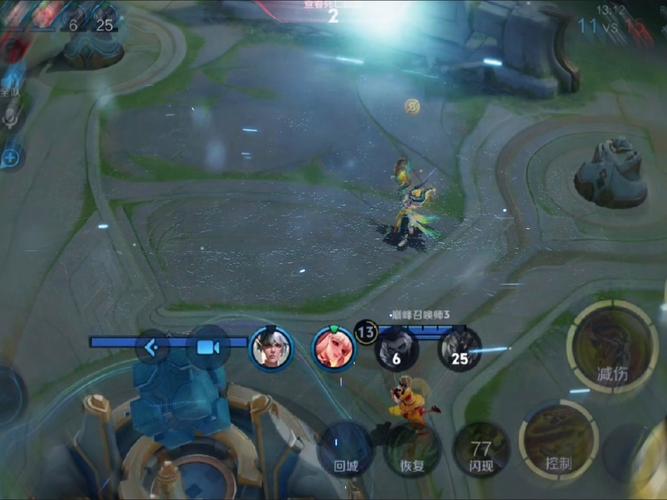Tap the 回城 recall button

coord(345,449)
